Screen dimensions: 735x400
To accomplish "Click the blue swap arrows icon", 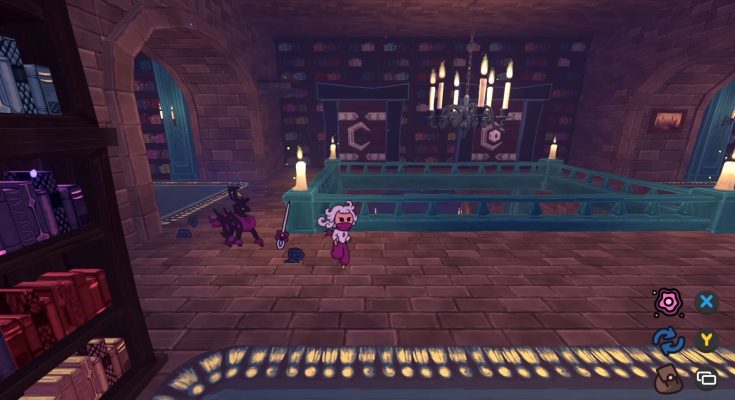I will pyautogui.click(x=668, y=340).
